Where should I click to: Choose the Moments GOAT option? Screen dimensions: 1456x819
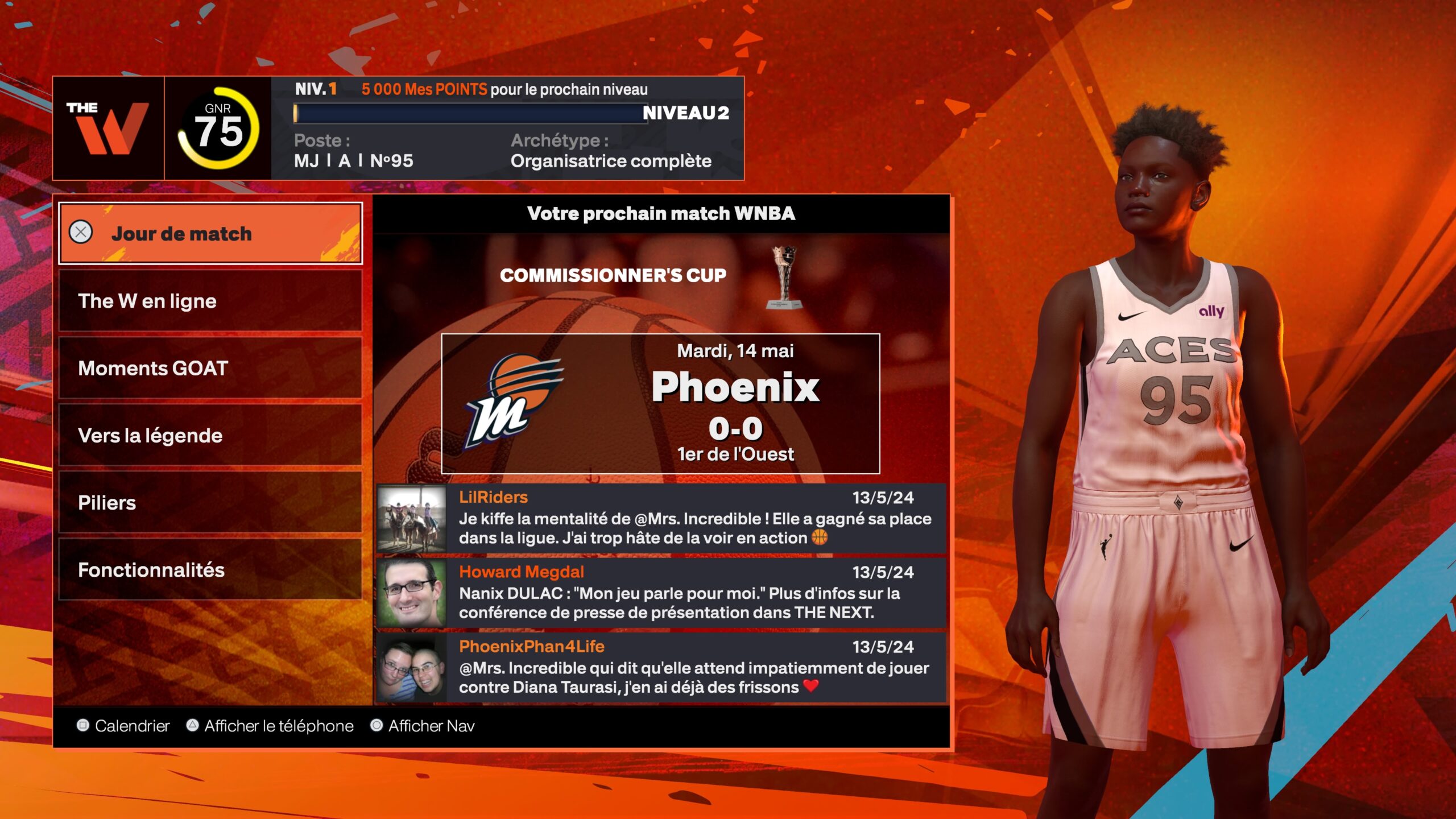click(210, 368)
